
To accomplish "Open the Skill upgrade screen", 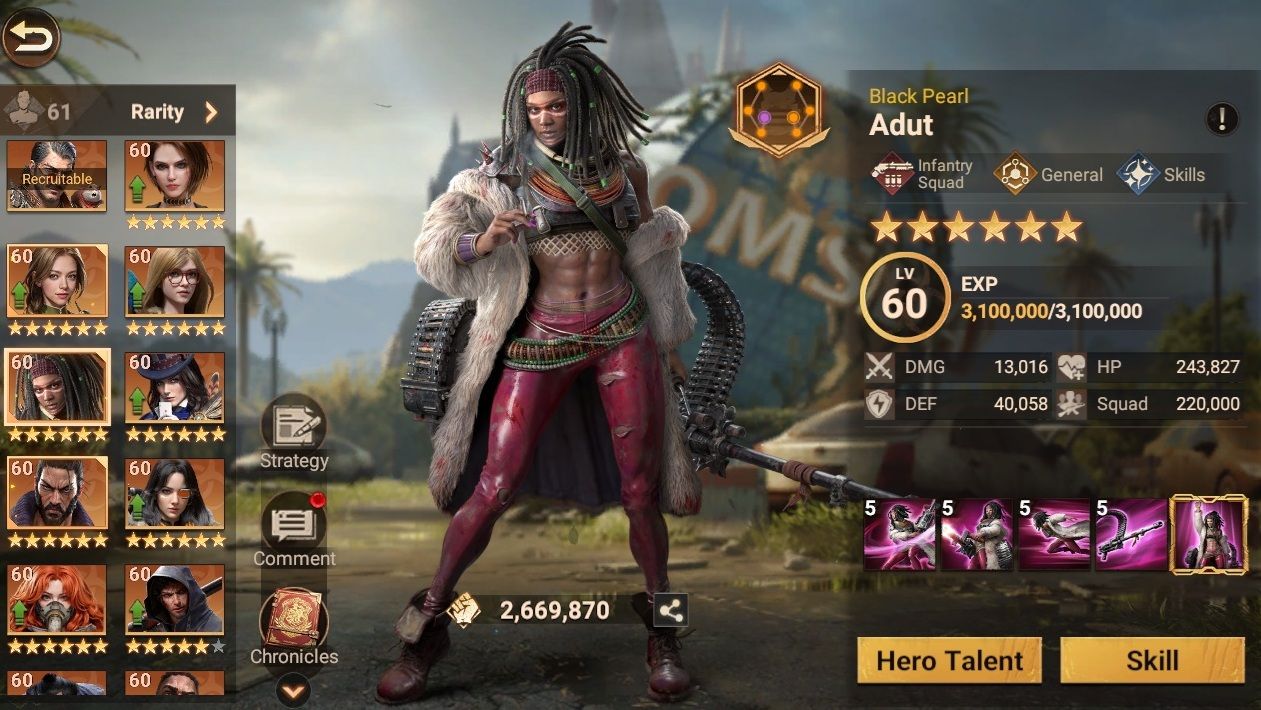I will (1152, 661).
